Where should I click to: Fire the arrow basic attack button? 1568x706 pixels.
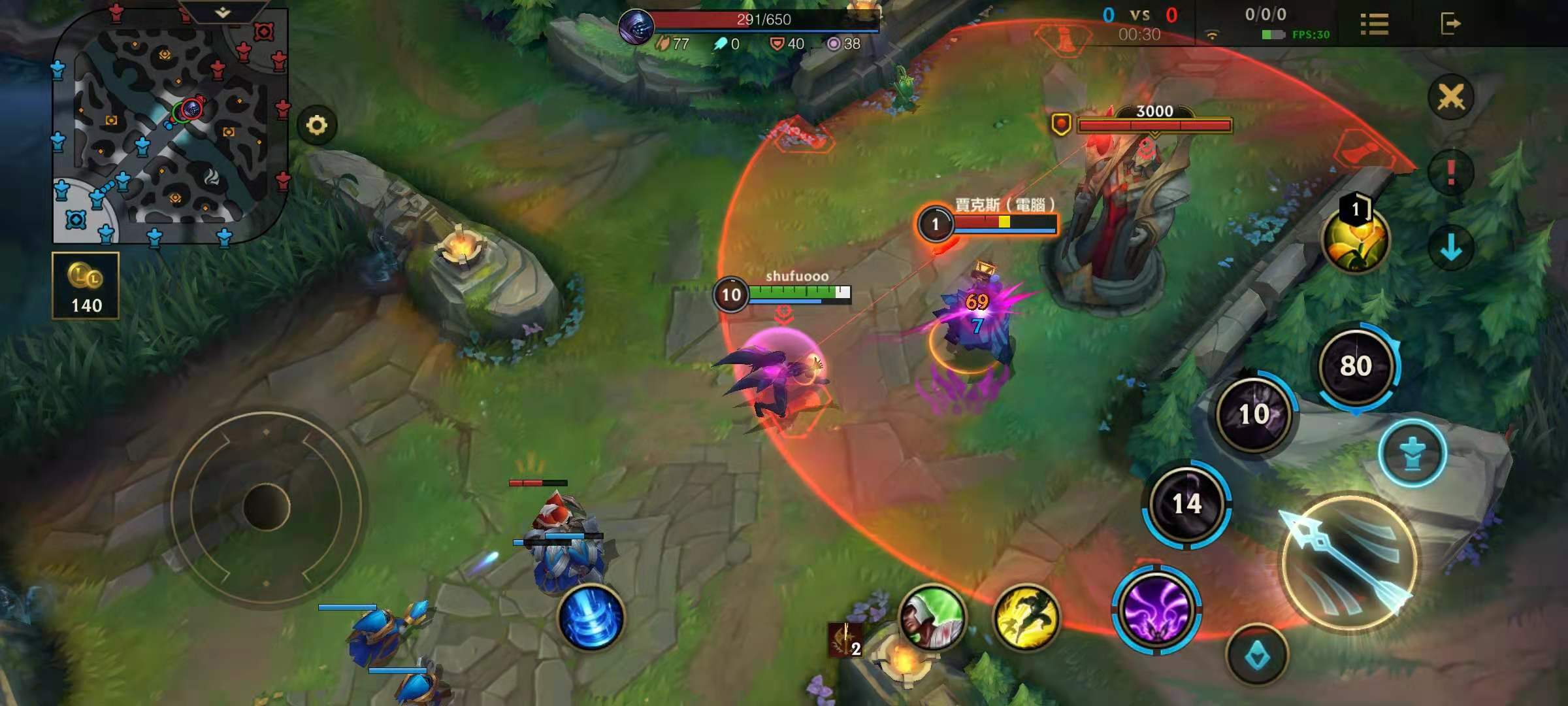tap(1348, 563)
